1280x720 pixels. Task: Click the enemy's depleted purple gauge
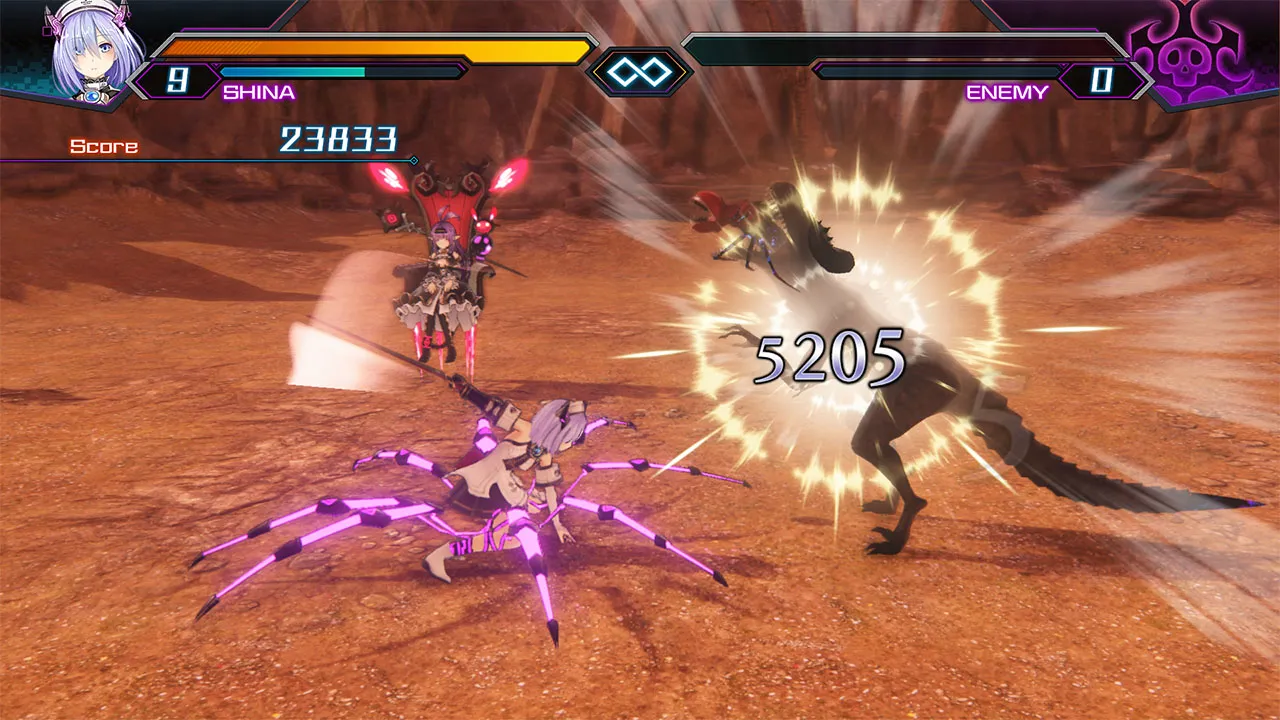[x=940, y=72]
